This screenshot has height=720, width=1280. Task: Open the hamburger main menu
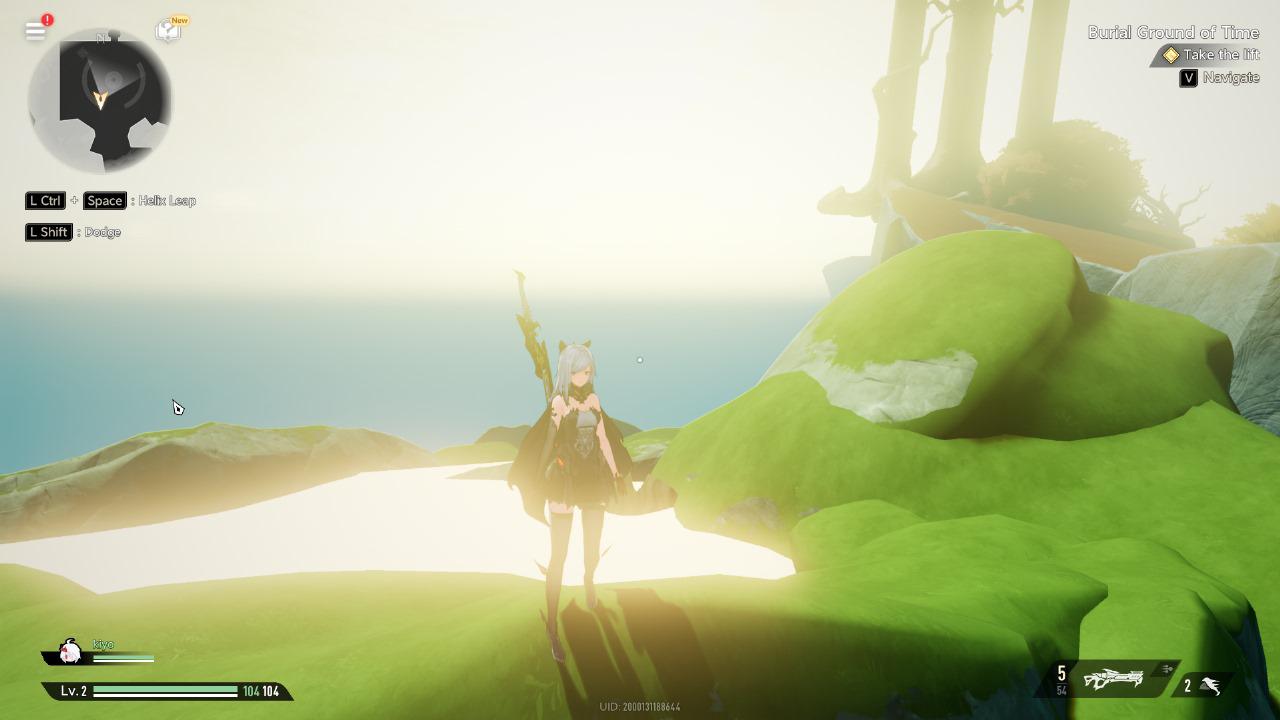point(36,31)
